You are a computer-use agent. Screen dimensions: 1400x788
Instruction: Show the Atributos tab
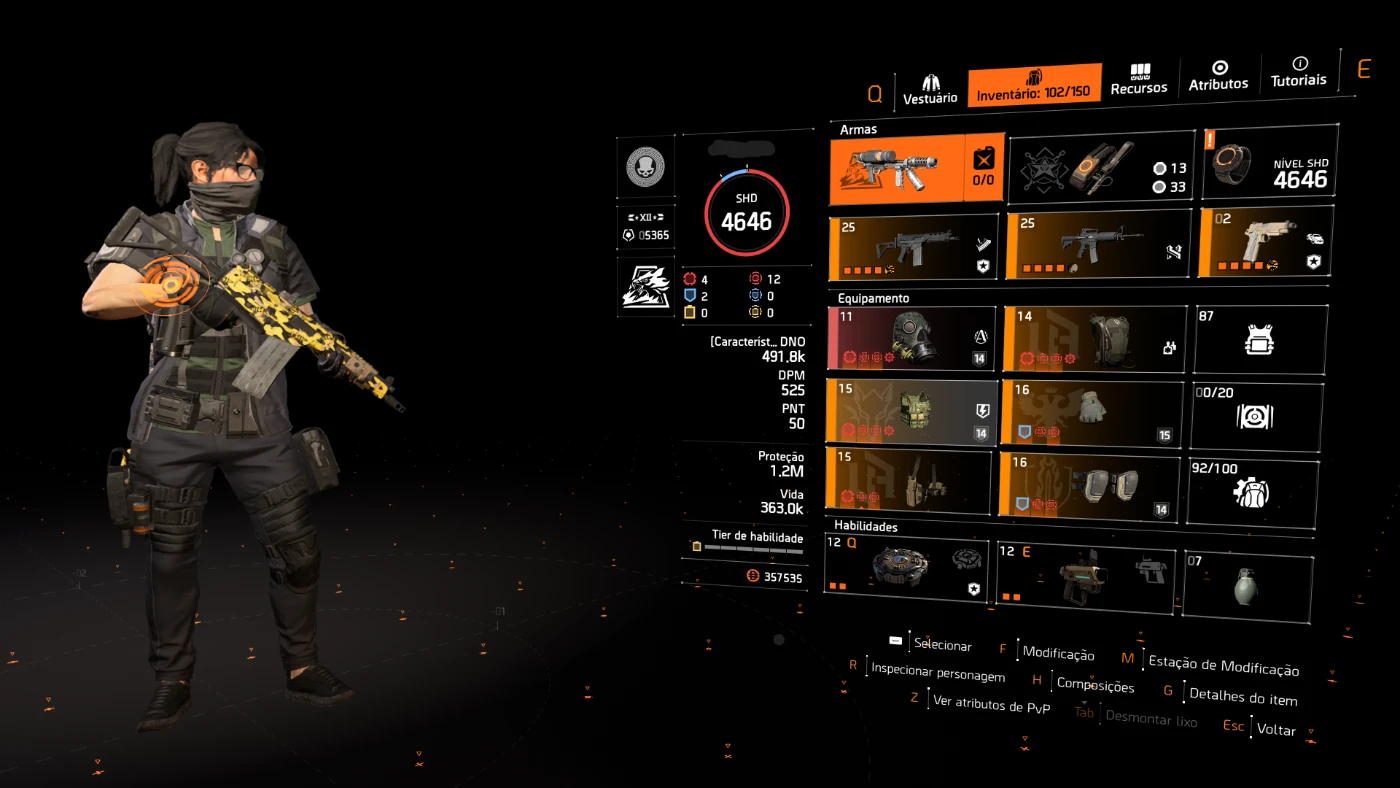click(x=1218, y=76)
